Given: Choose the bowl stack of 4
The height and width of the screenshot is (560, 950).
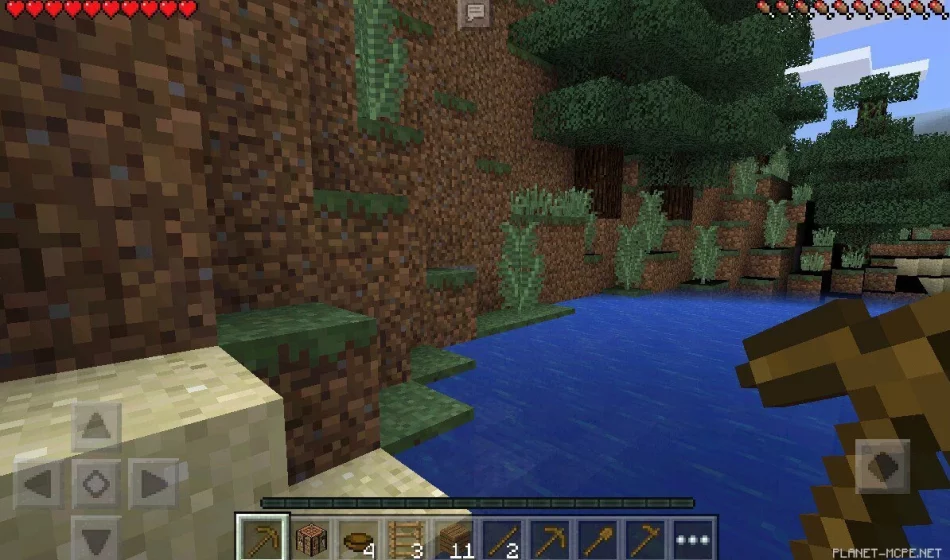Looking at the screenshot, I should click(x=358, y=536).
